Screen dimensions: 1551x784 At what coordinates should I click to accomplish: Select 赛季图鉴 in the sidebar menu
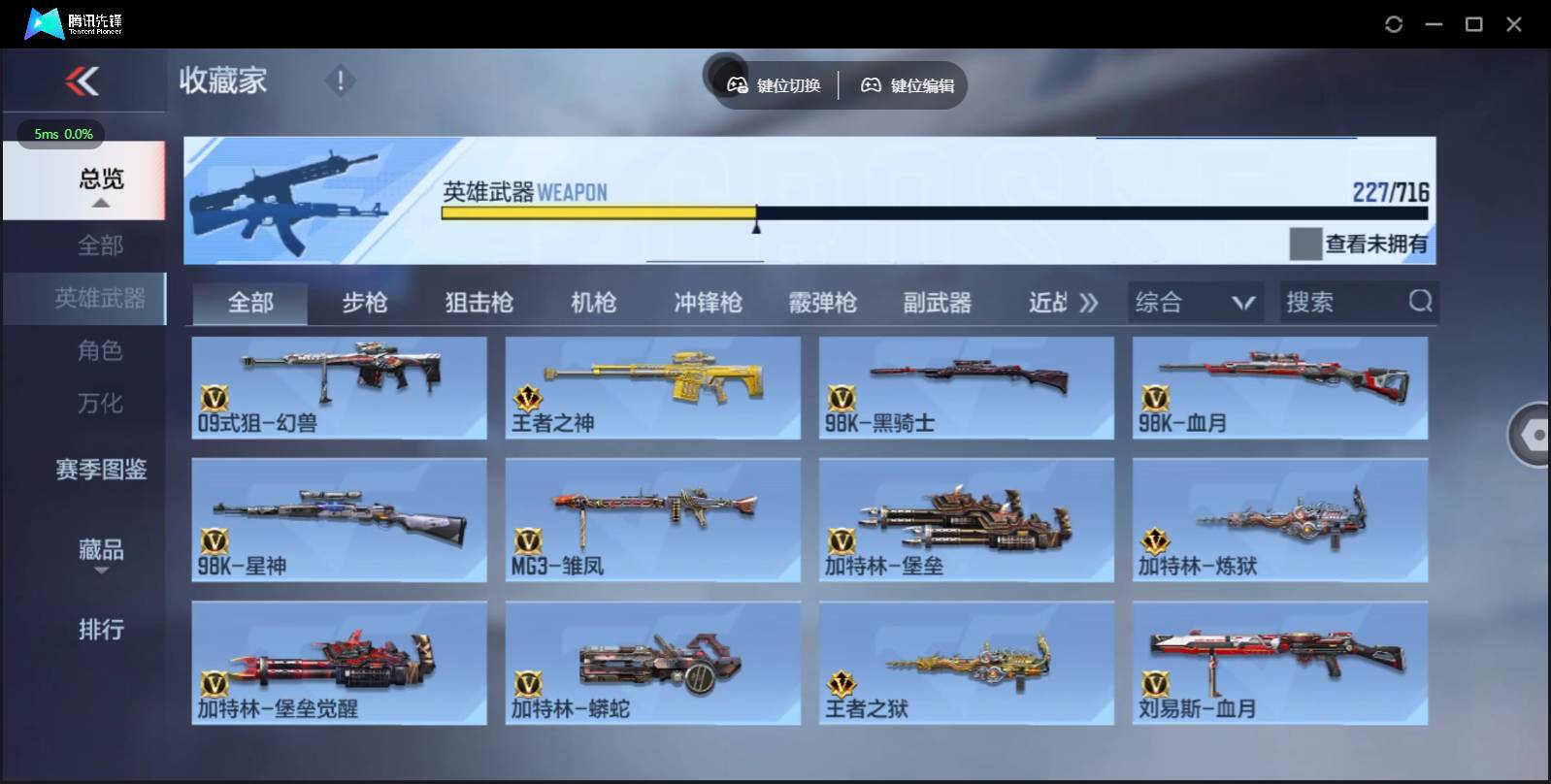(x=100, y=471)
